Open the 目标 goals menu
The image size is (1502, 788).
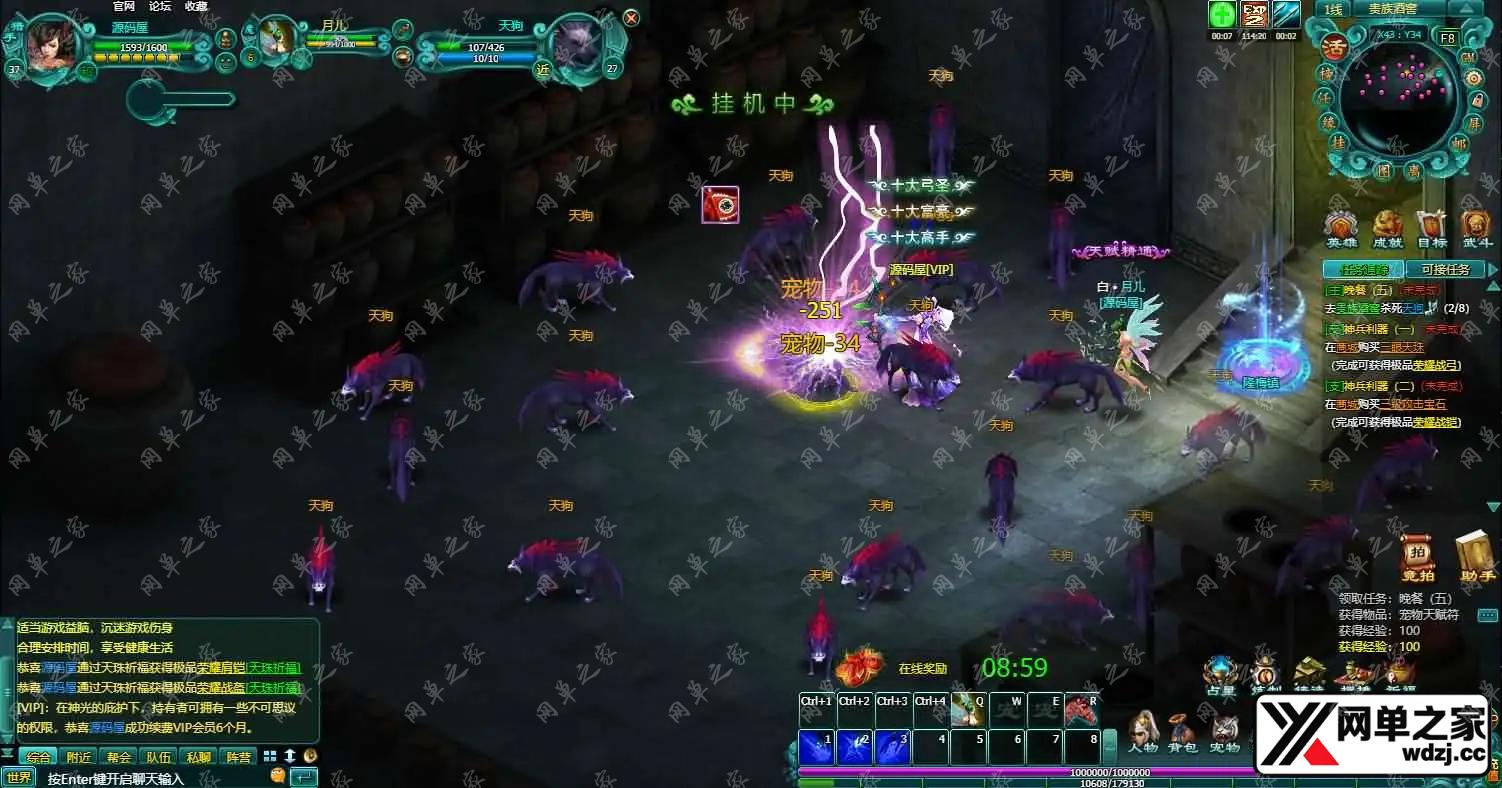[1431, 228]
